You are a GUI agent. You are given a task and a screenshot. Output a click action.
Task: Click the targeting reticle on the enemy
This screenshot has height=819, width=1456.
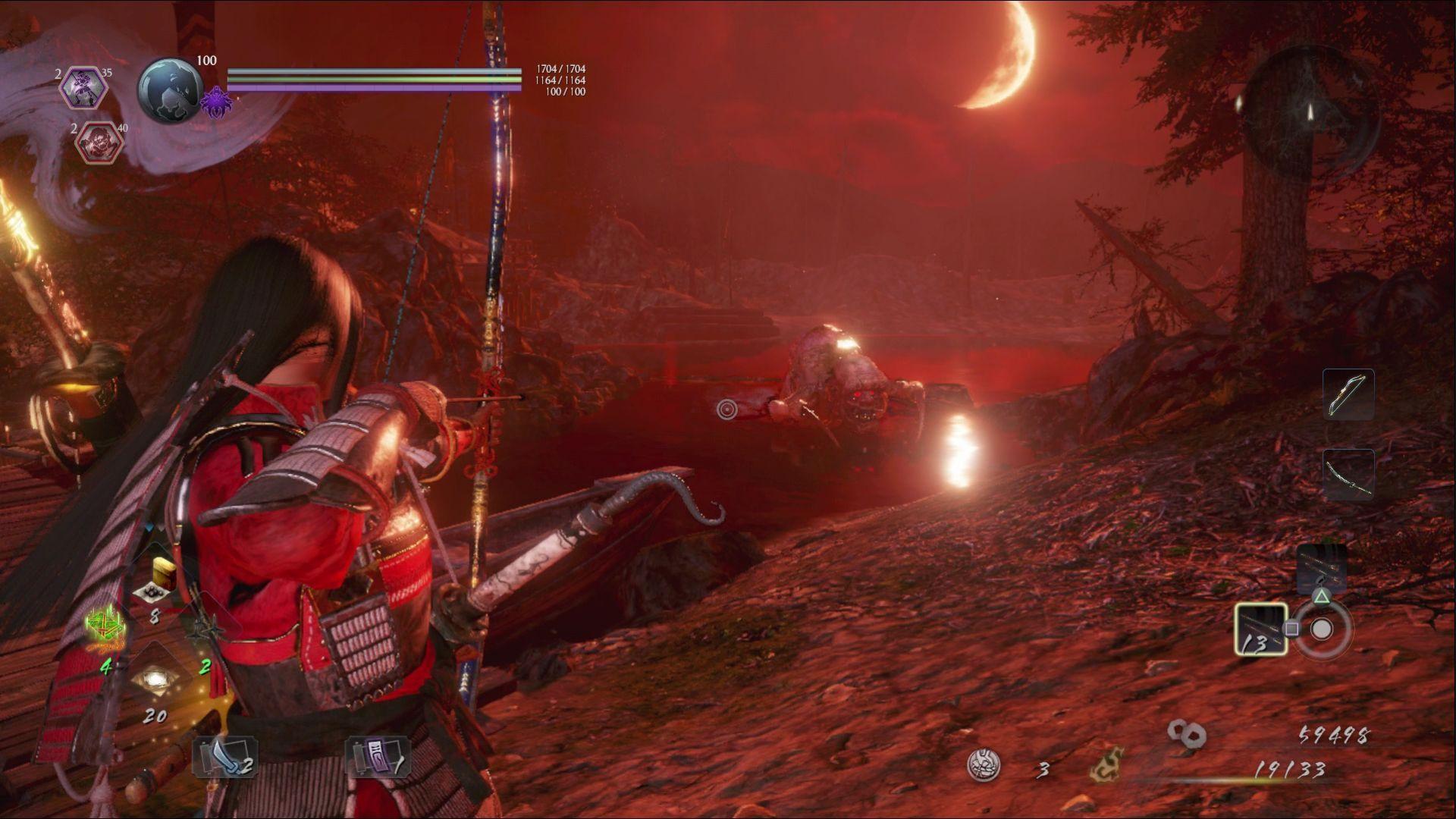click(726, 409)
